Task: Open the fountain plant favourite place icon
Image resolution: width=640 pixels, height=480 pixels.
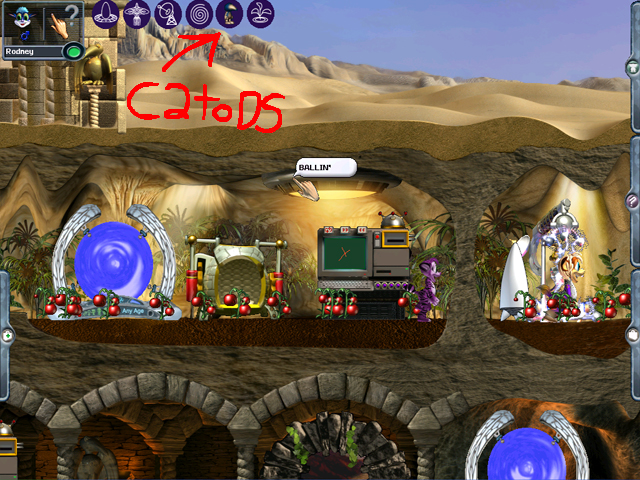Action: 261,14
